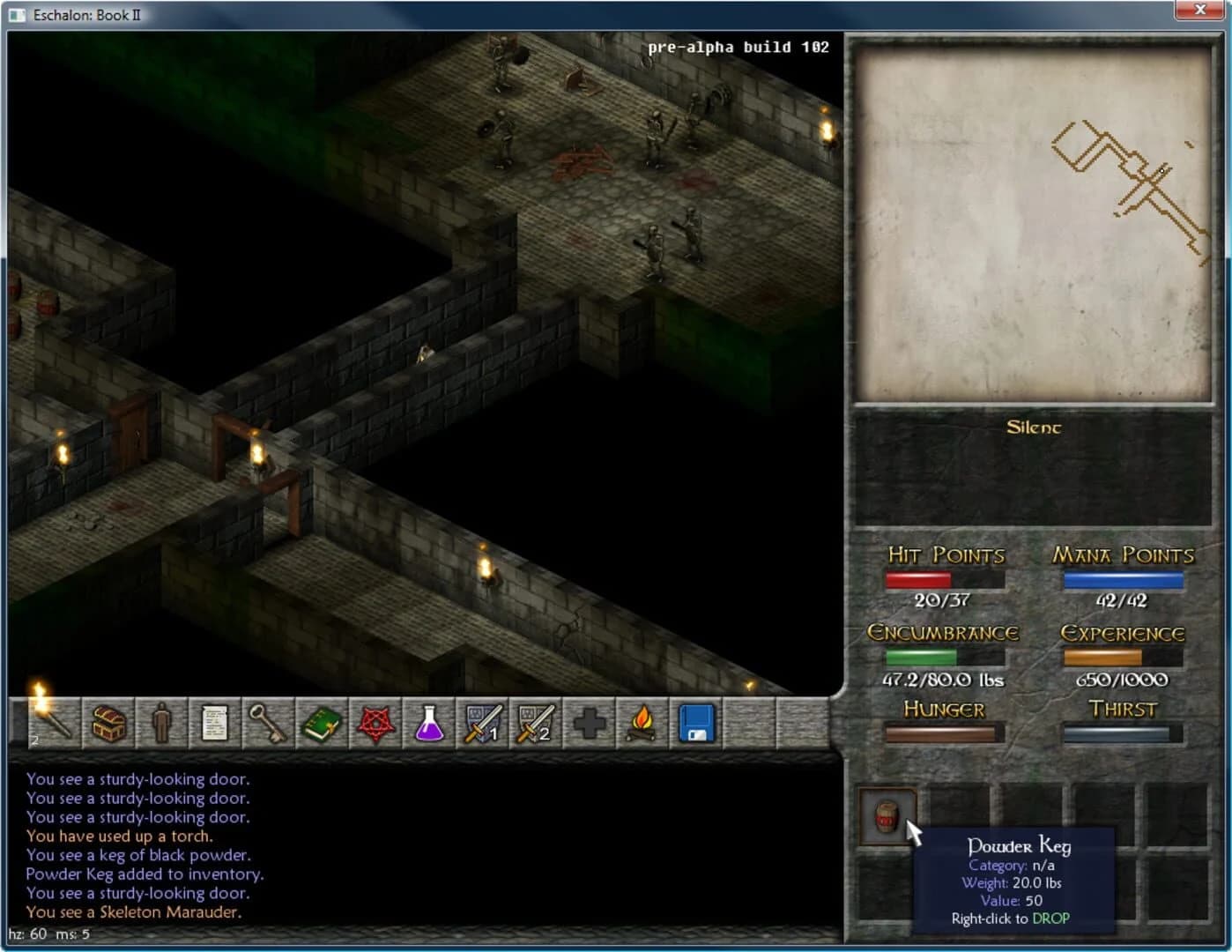The width and height of the screenshot is (1232, 952).
Task: Click the 'You see a keg of black powder' message
Action: 137,855
